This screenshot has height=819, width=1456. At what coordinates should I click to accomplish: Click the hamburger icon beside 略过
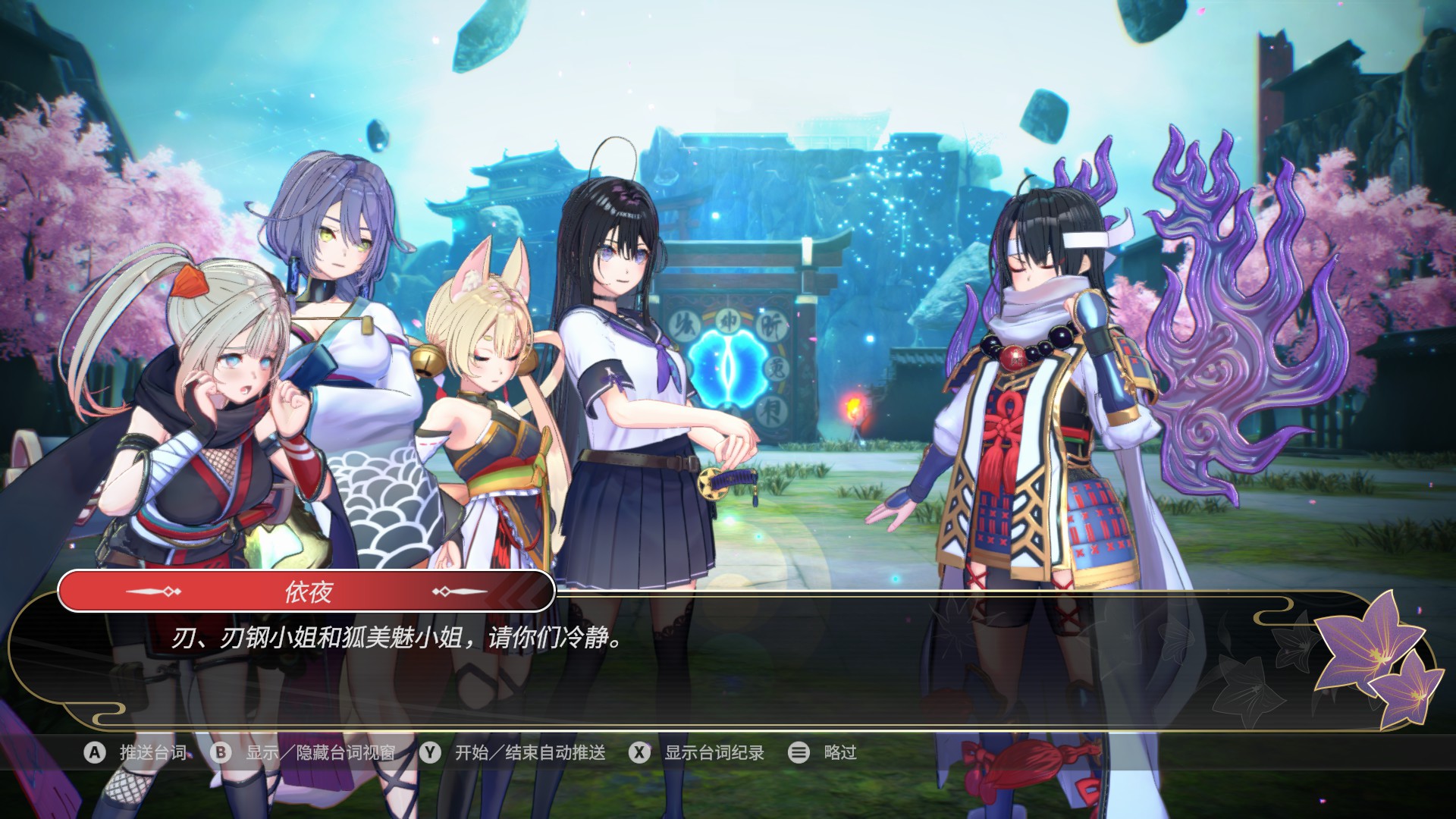point(798,752)
